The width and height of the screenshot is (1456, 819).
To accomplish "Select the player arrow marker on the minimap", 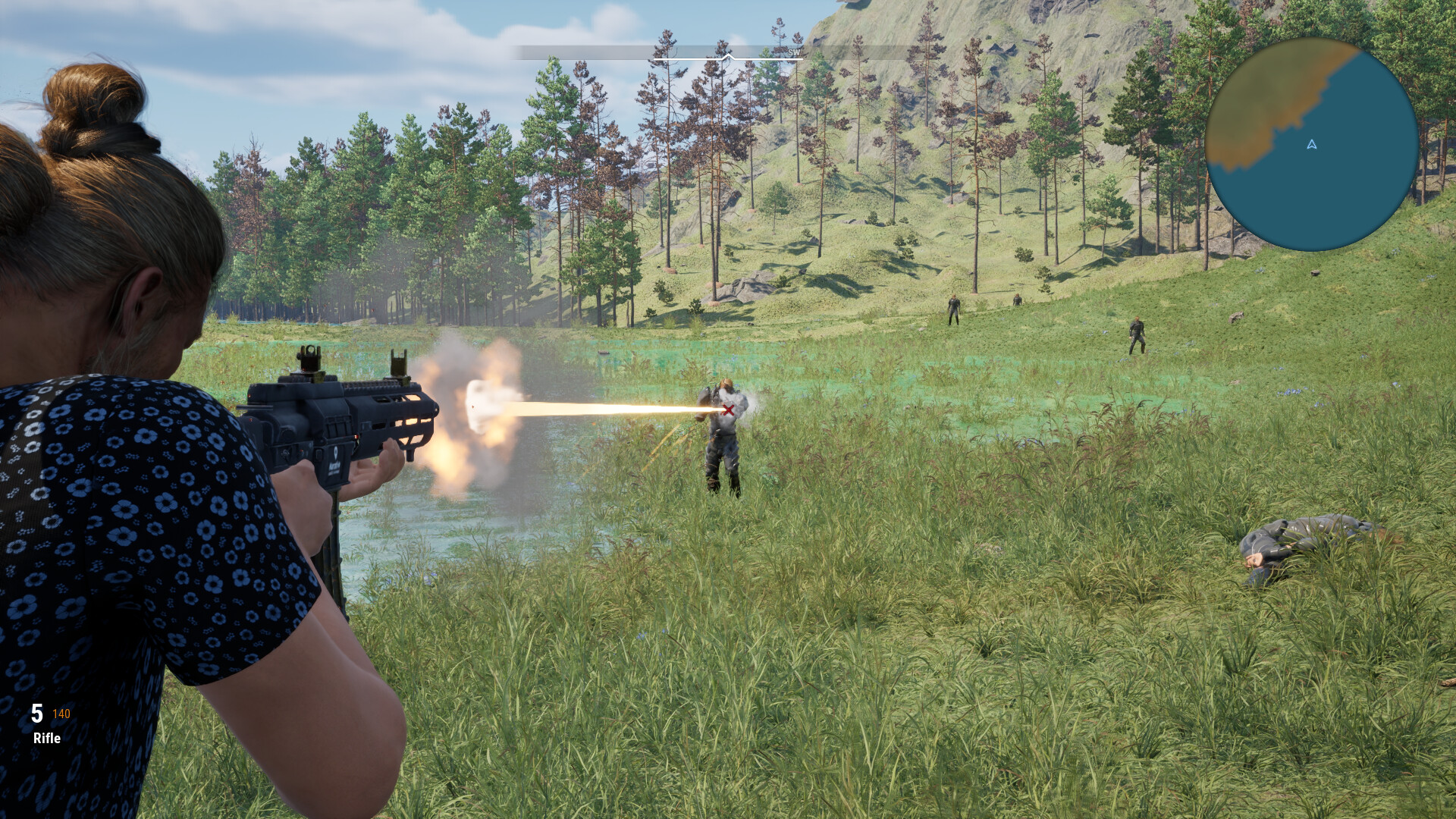I will [1312, 144].
